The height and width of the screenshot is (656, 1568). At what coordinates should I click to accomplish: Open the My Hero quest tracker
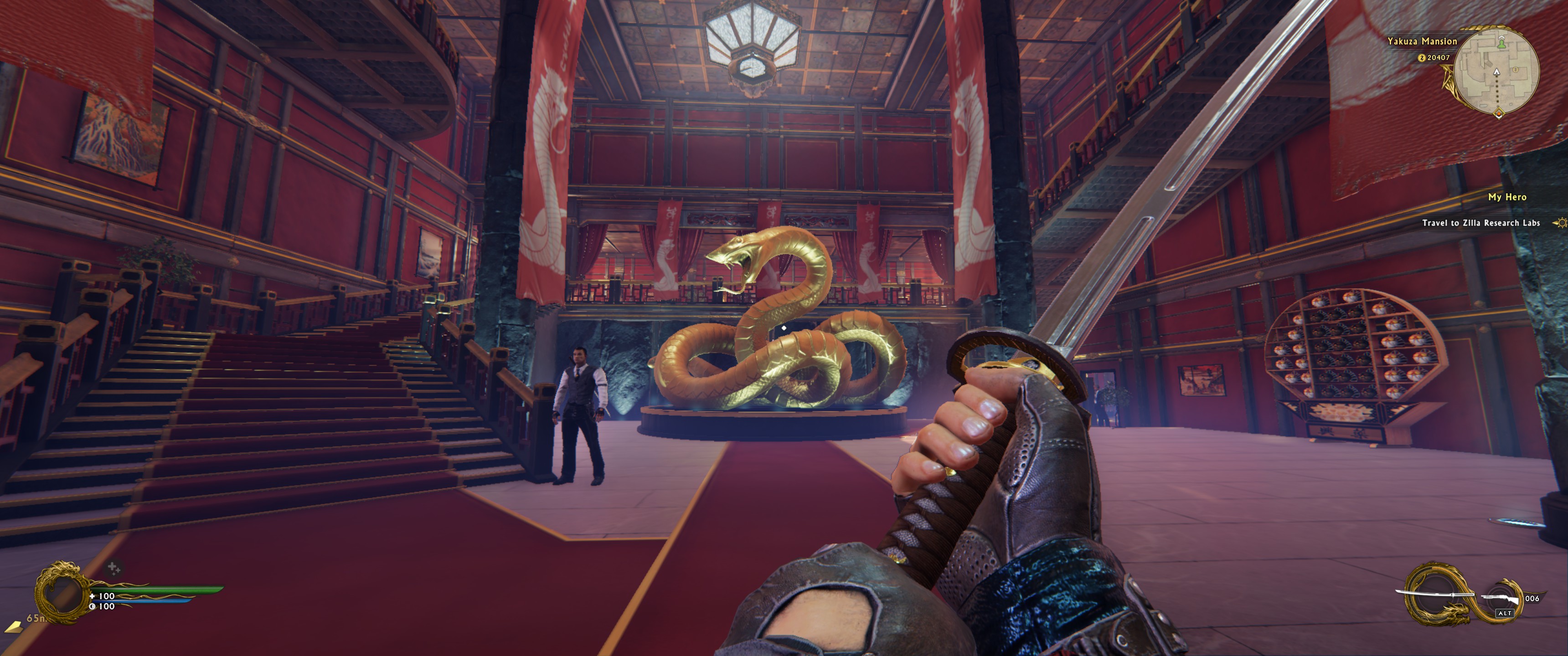click(1506, 197)
